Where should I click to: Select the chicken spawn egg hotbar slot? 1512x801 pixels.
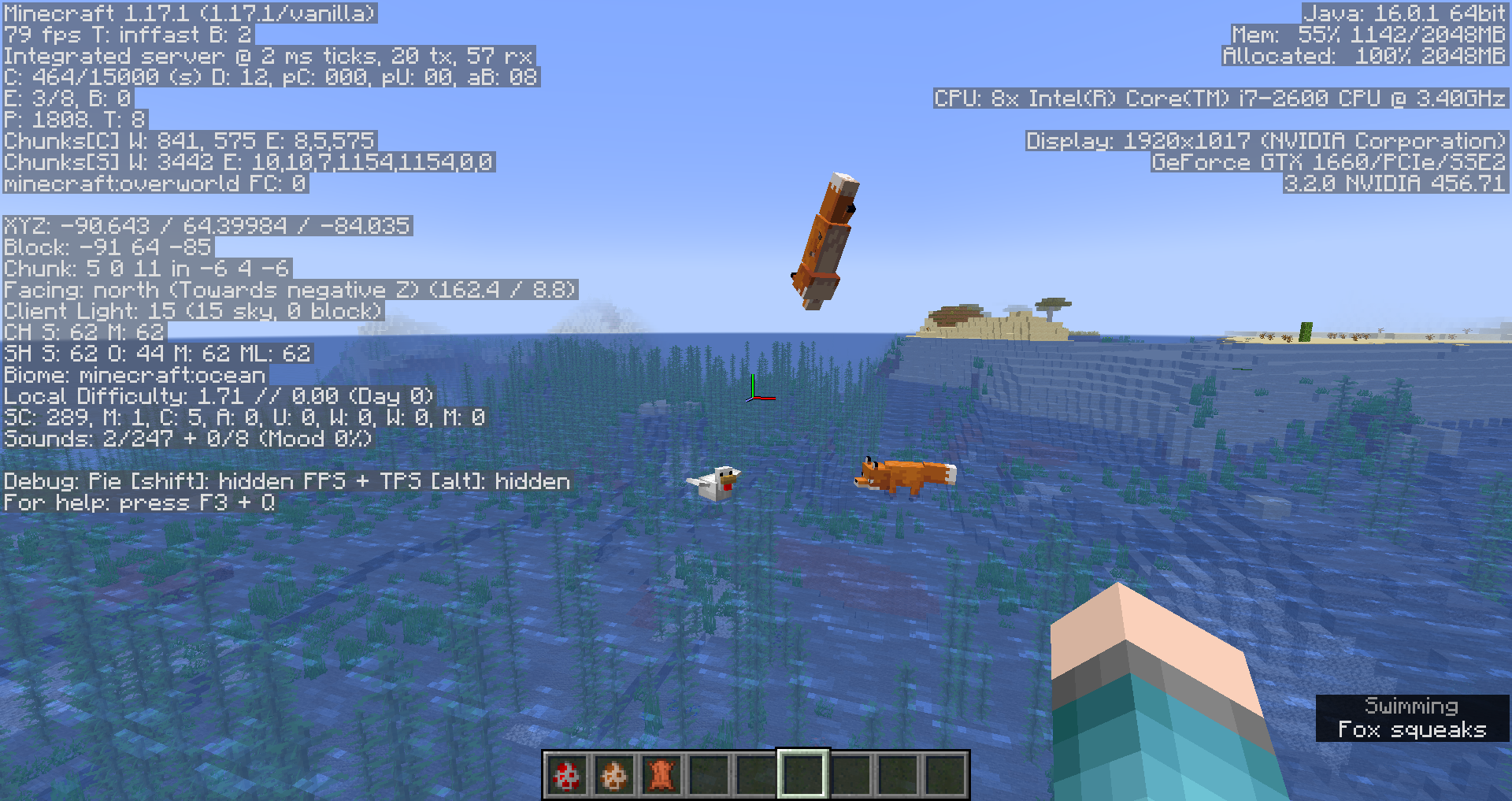[567, 775]
